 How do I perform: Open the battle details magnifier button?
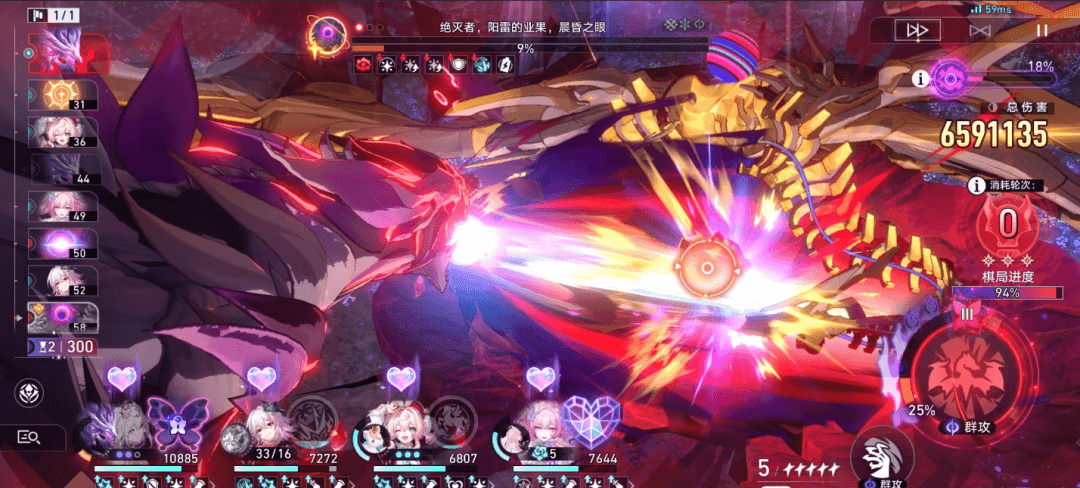click(28, 437)
